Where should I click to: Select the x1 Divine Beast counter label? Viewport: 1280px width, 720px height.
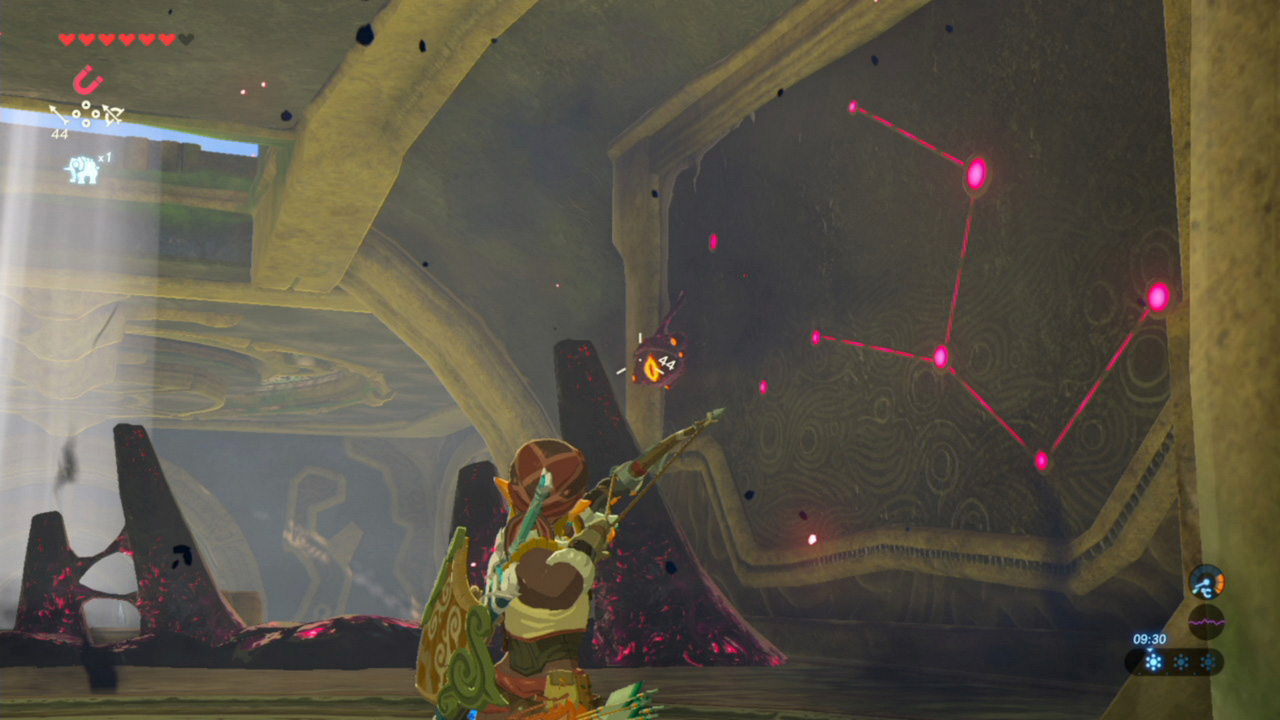(x=103, y=158)
